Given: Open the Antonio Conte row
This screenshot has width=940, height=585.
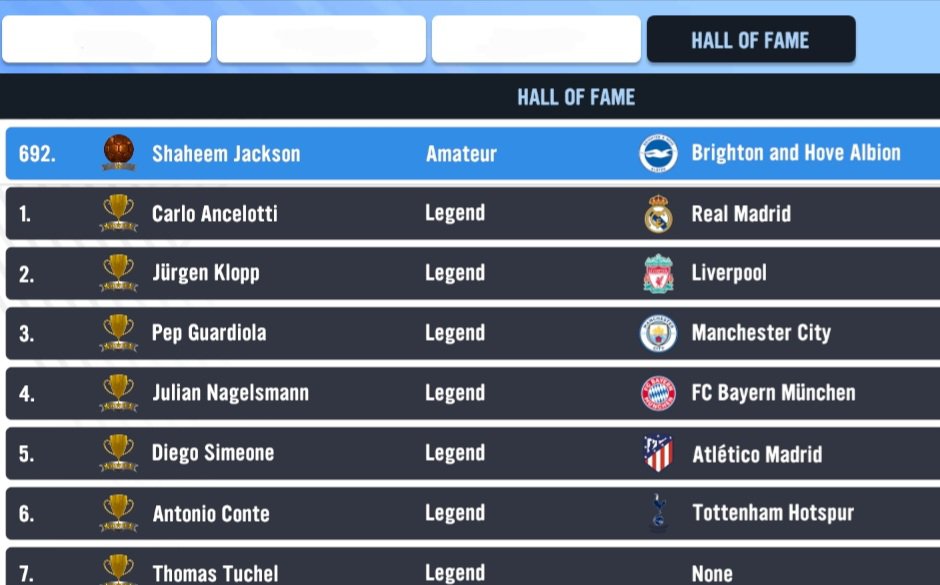Looking at the screenshot, I should [x=470, y=513].
